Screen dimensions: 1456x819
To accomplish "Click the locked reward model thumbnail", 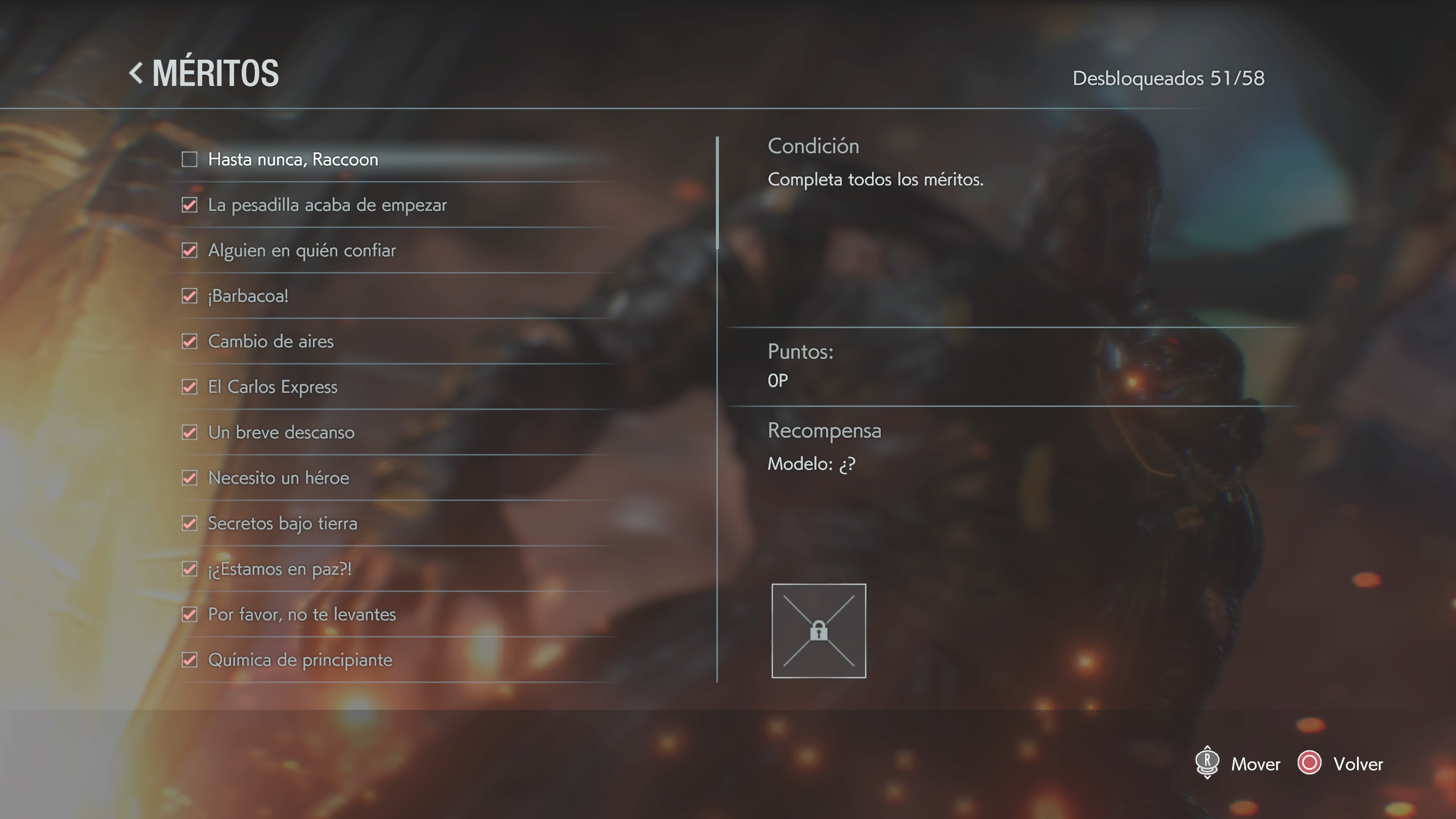I will tap(819, 631).
